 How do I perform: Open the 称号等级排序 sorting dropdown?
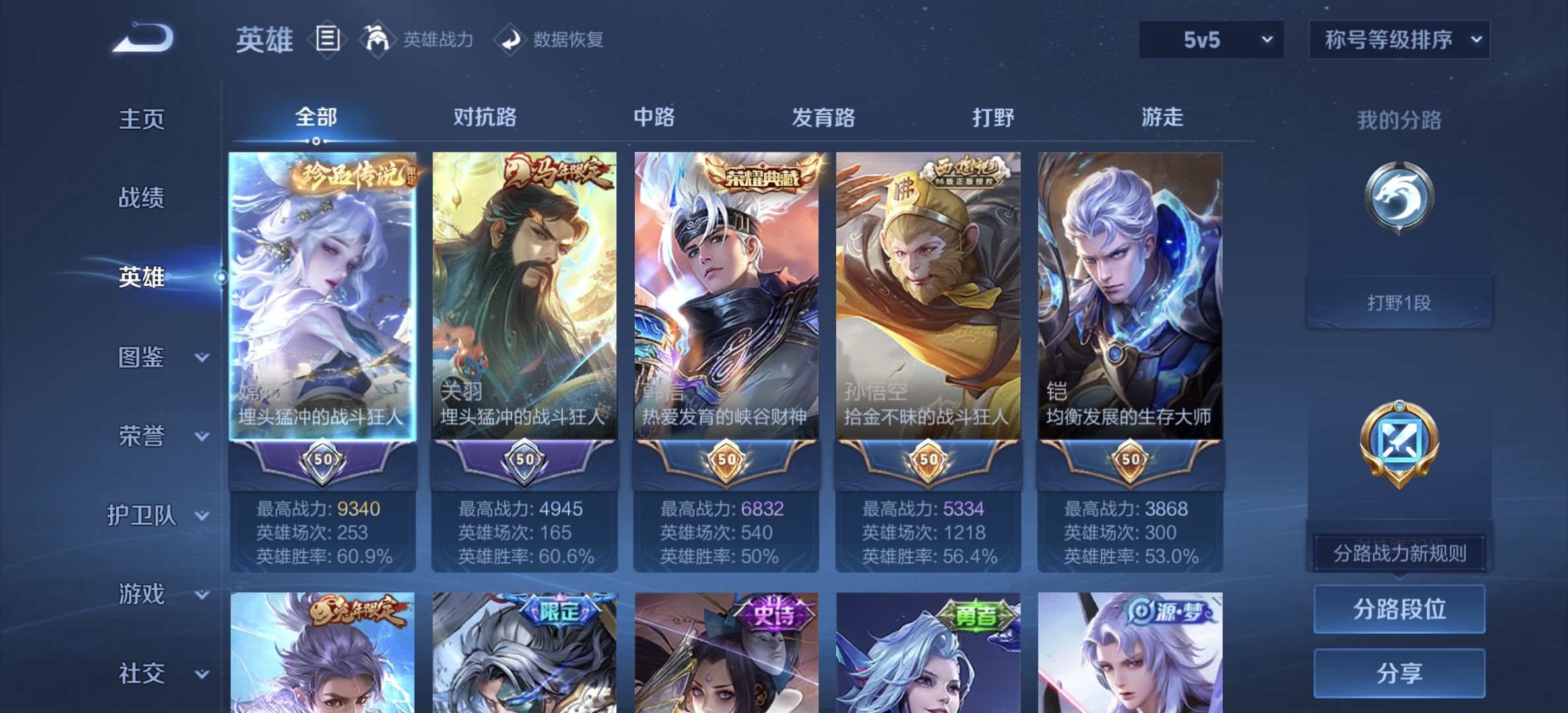click(x=1398, y=40)
